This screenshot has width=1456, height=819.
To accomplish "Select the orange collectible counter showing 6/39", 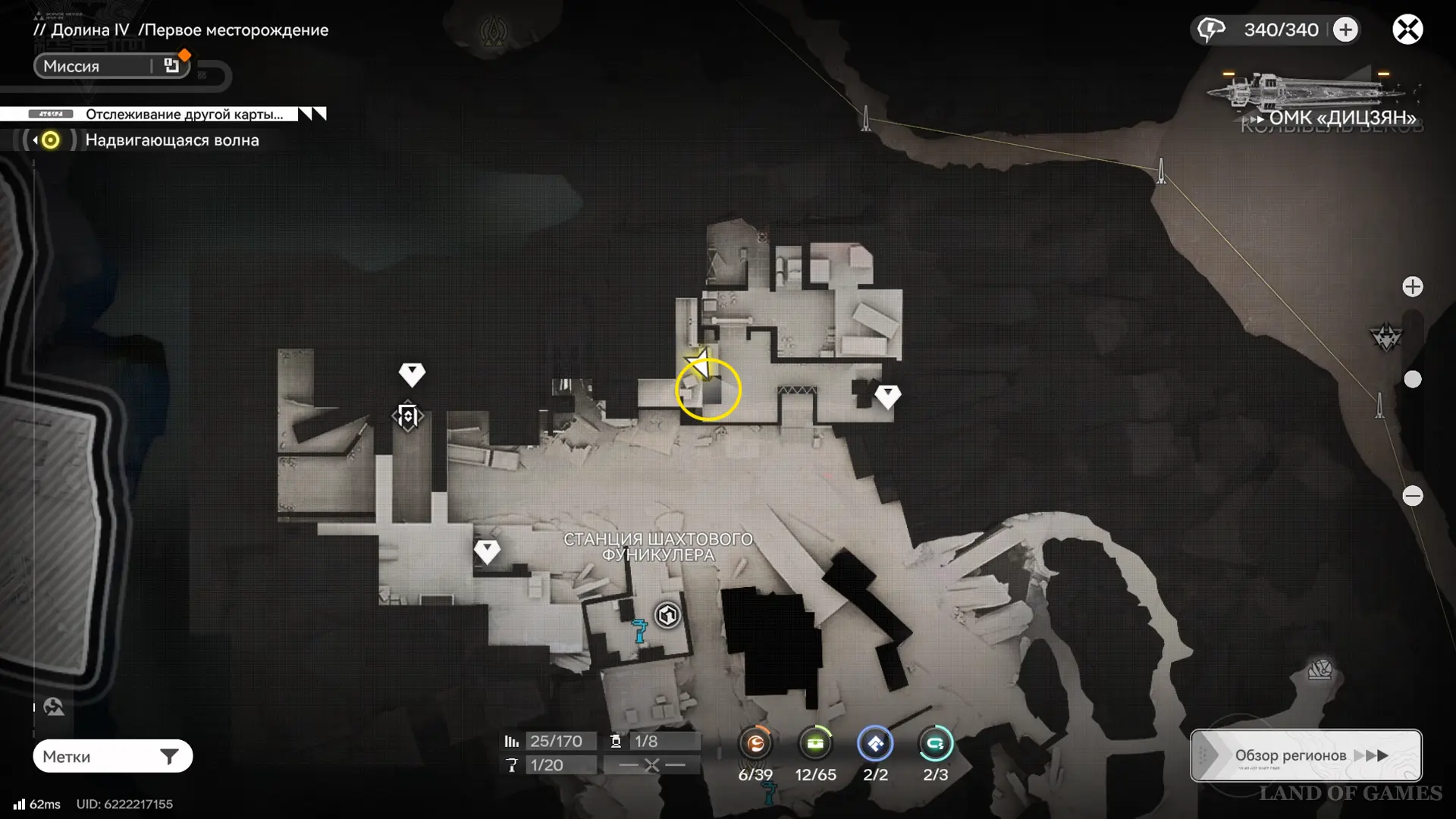I will pyautogui.click(x=755, y=744).
